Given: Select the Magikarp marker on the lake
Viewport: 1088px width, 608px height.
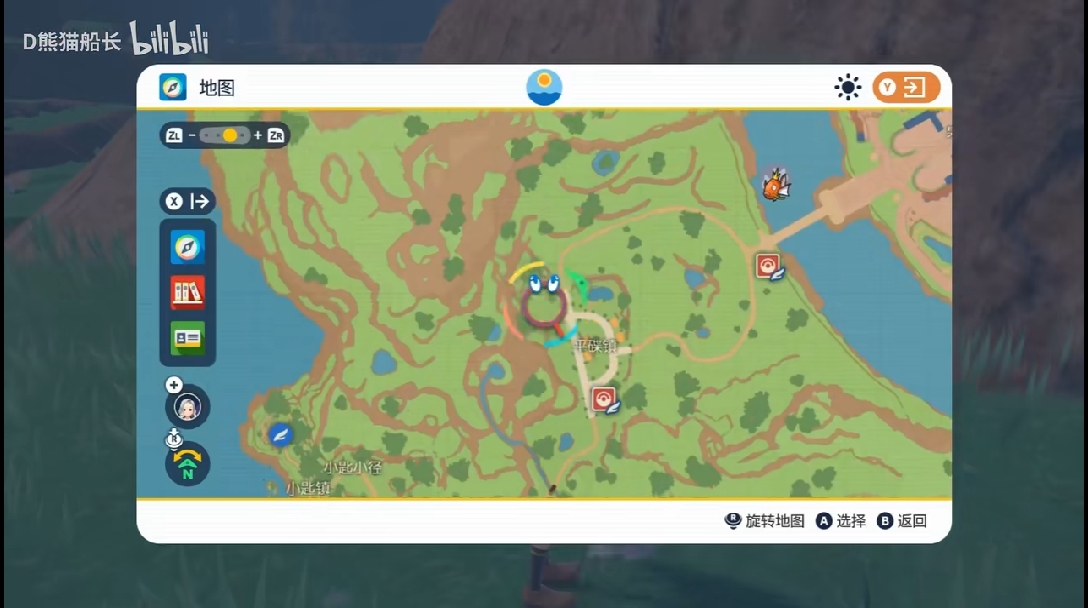Looking at the screenshot, I should tap(775, 185).
